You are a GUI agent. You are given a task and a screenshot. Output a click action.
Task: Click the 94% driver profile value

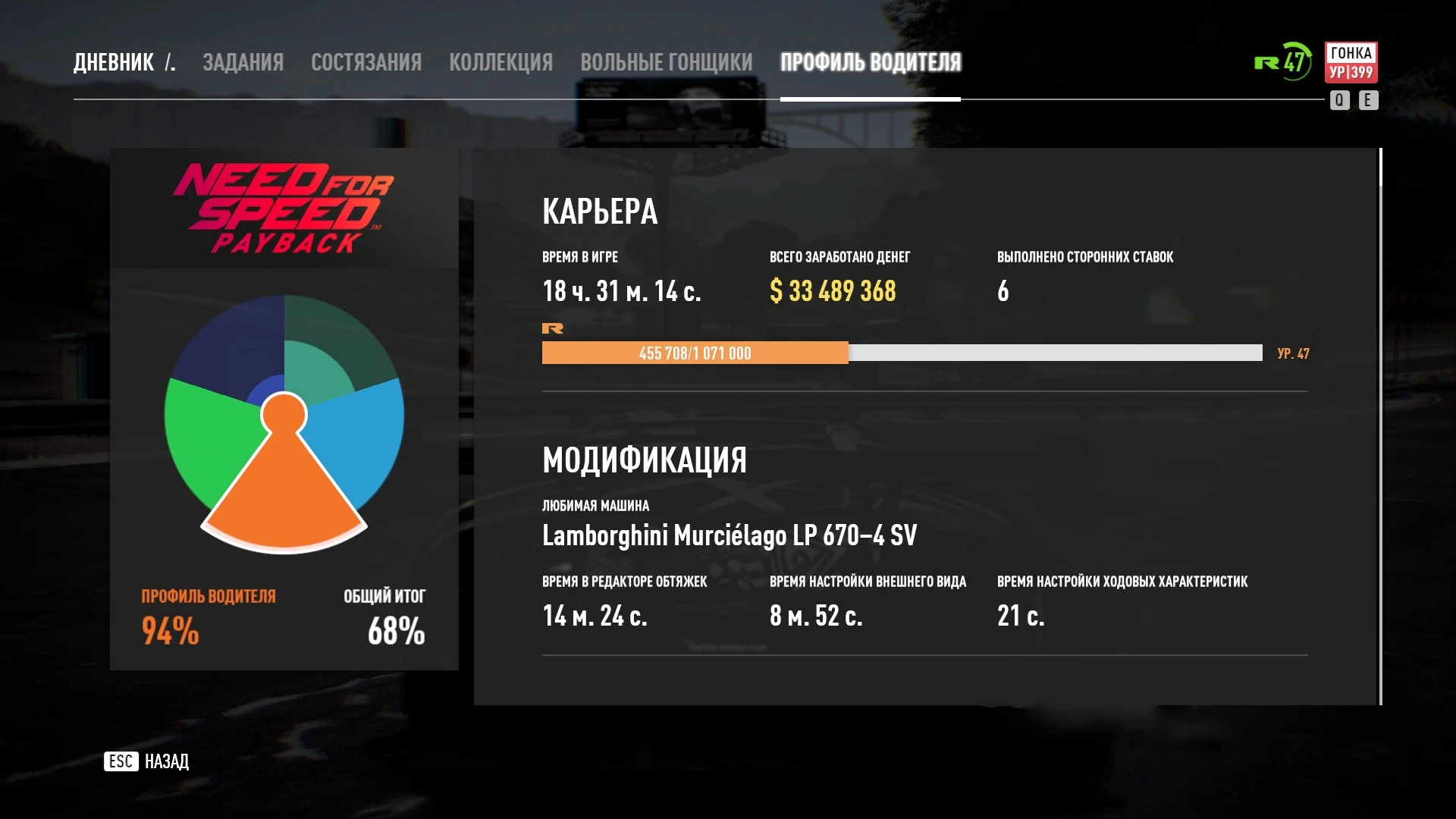[x=170, y=629]
